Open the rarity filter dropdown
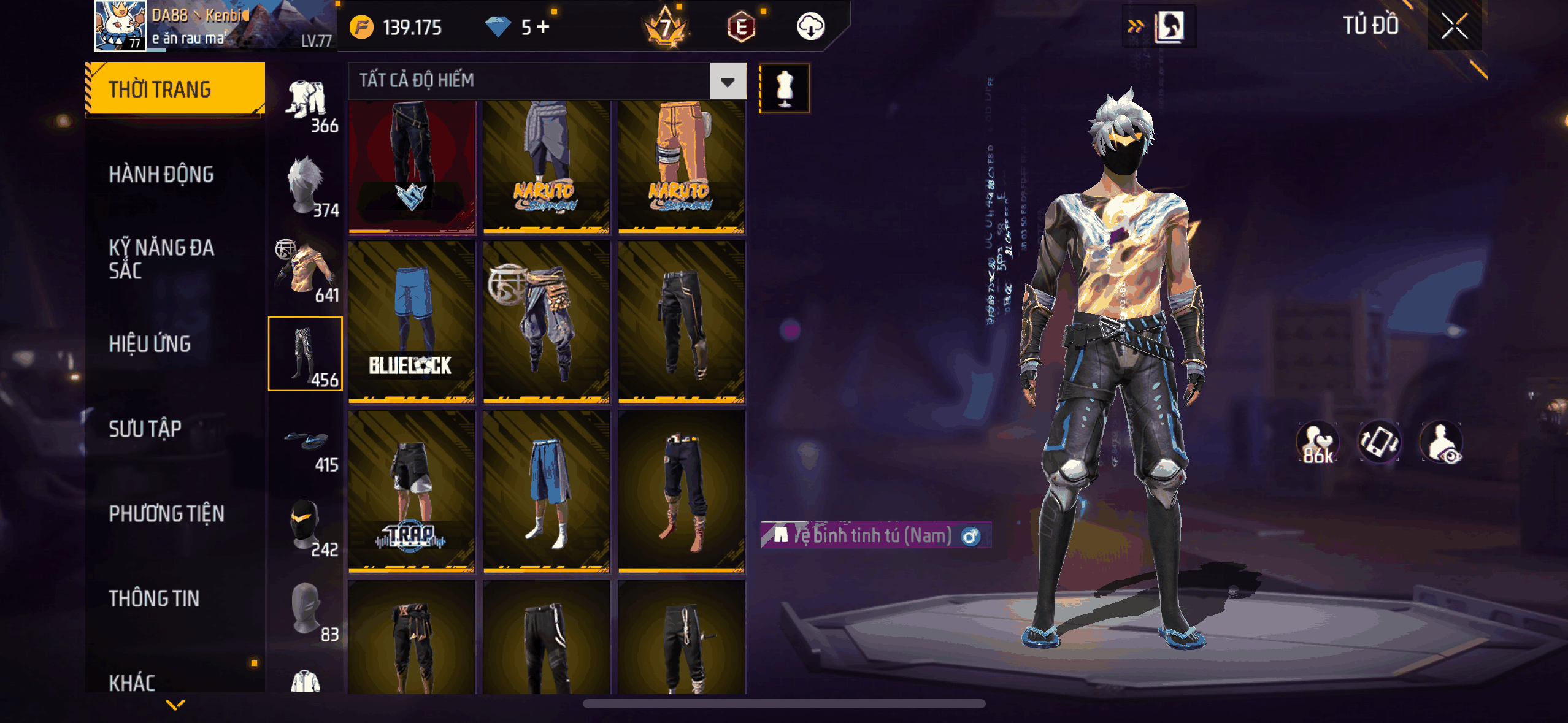1568x723 pixels. coord(728,81)
